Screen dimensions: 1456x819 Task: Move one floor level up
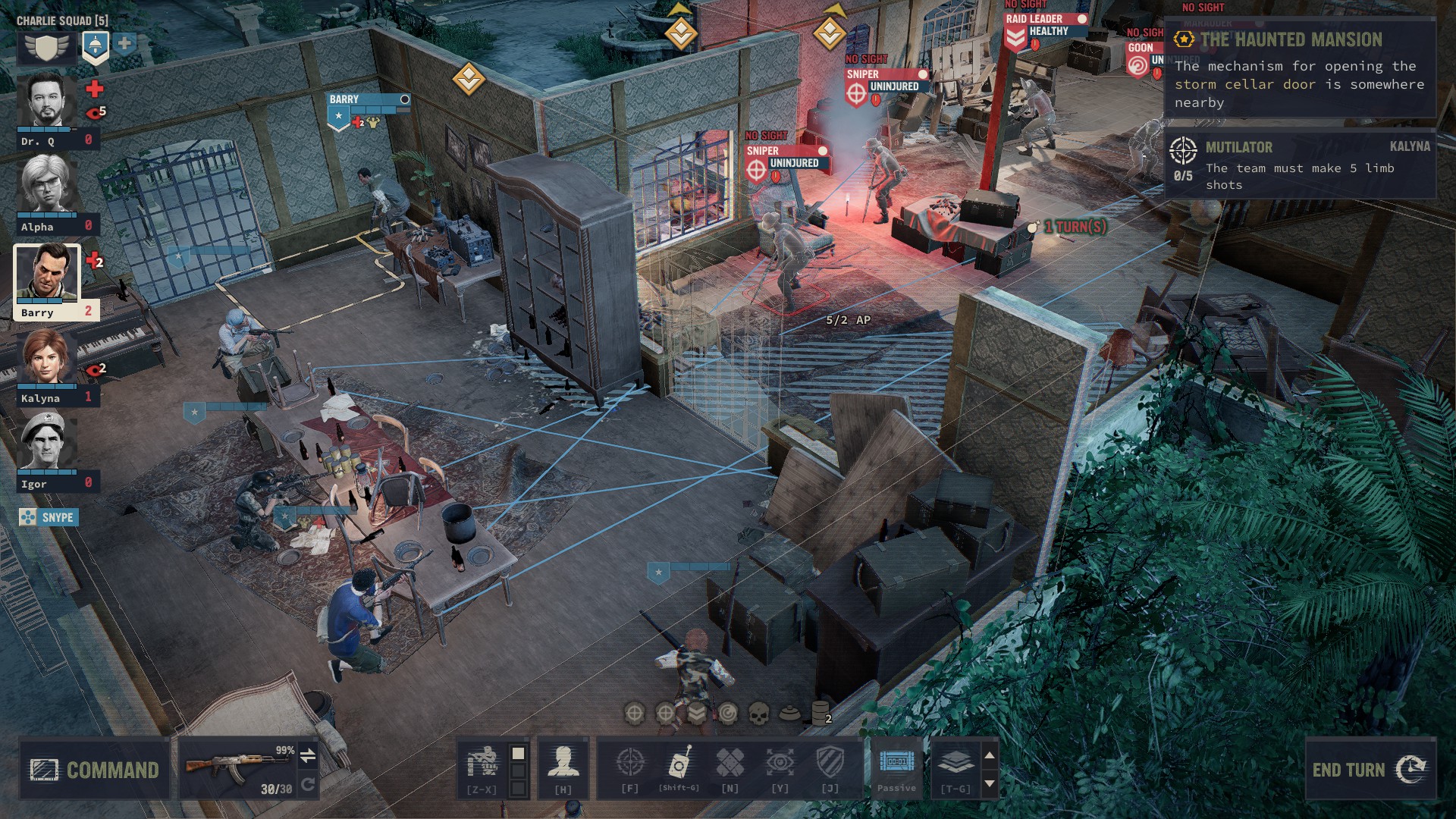[989, 755]
